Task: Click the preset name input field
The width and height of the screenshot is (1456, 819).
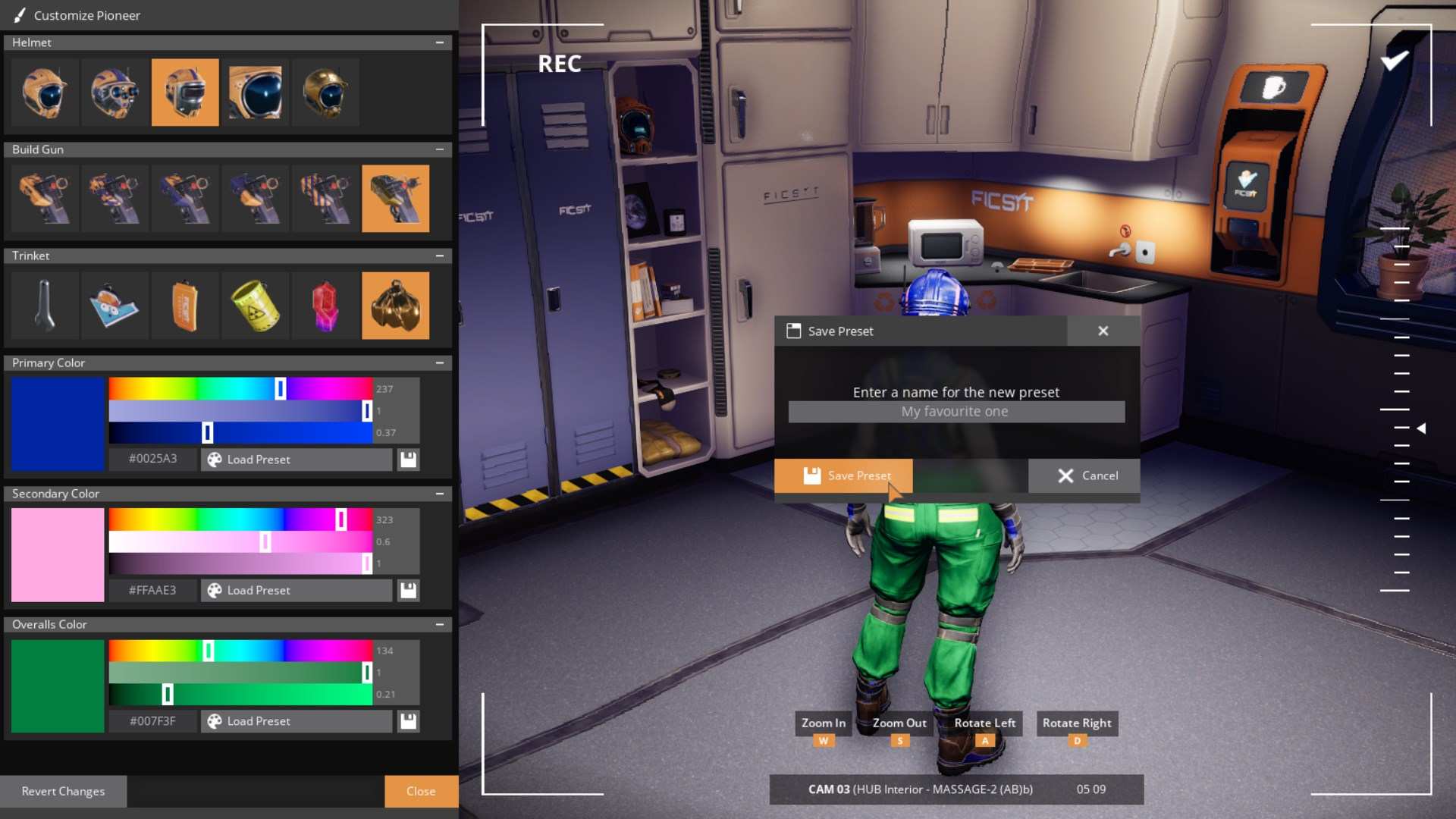Action: (955, 412)
